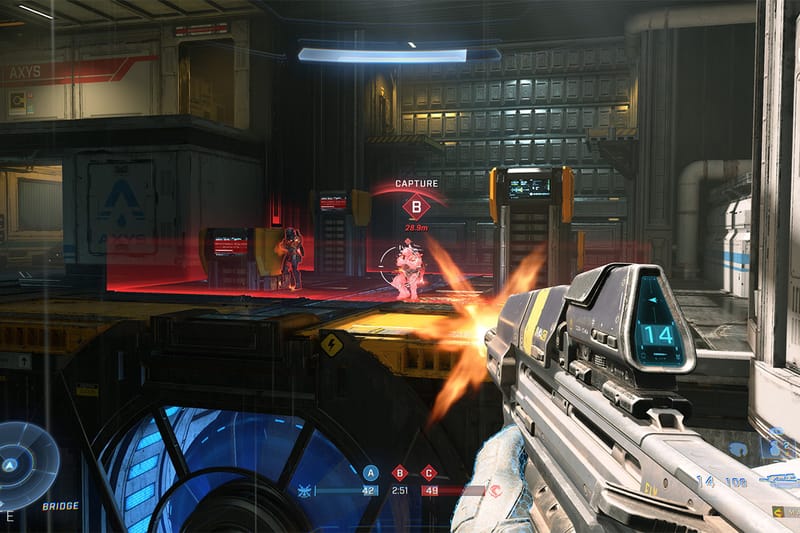Select the red zone B indicator
Screen dimensions: 800x533
point(400,473)
